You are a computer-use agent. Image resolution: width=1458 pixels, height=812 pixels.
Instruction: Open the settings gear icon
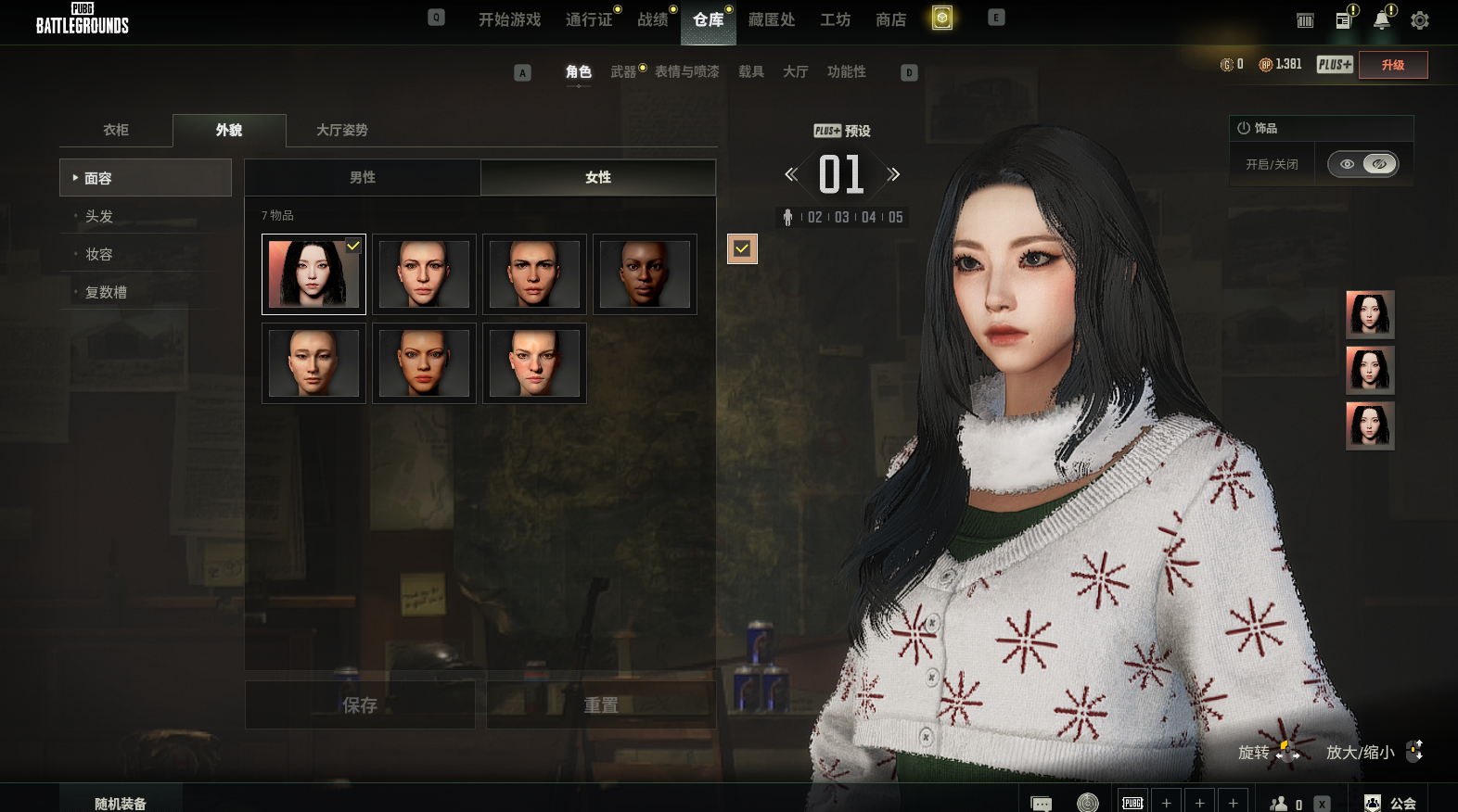pyautogui.click(x=1419, y=20)
